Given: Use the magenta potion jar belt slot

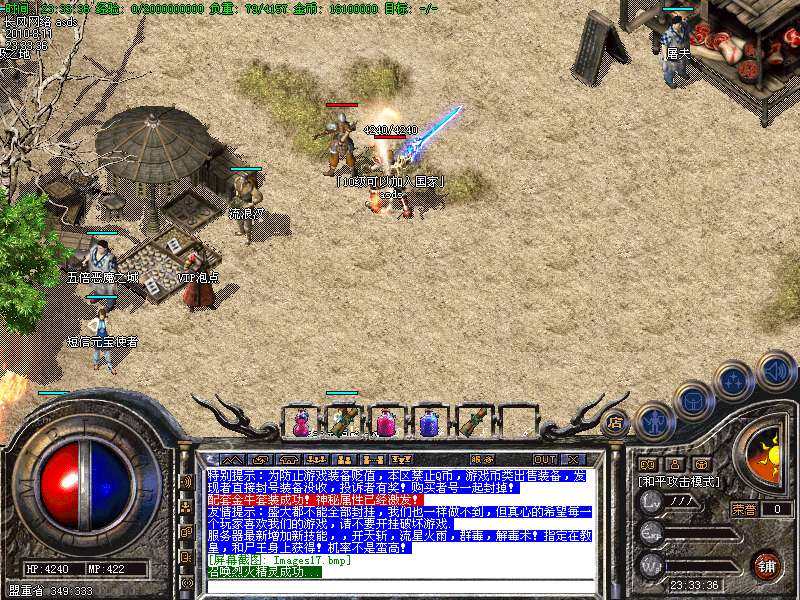Looking at the screenshot, I should (x=385, y=423).
